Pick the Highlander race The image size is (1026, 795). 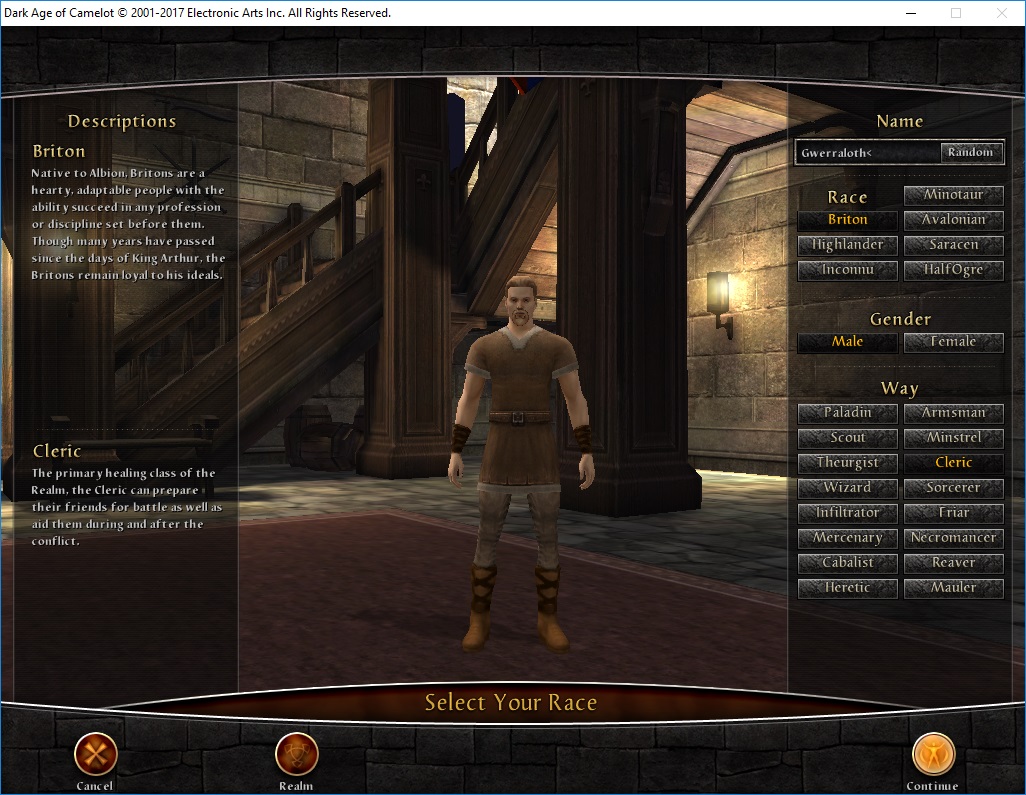[x=847, y=245]
